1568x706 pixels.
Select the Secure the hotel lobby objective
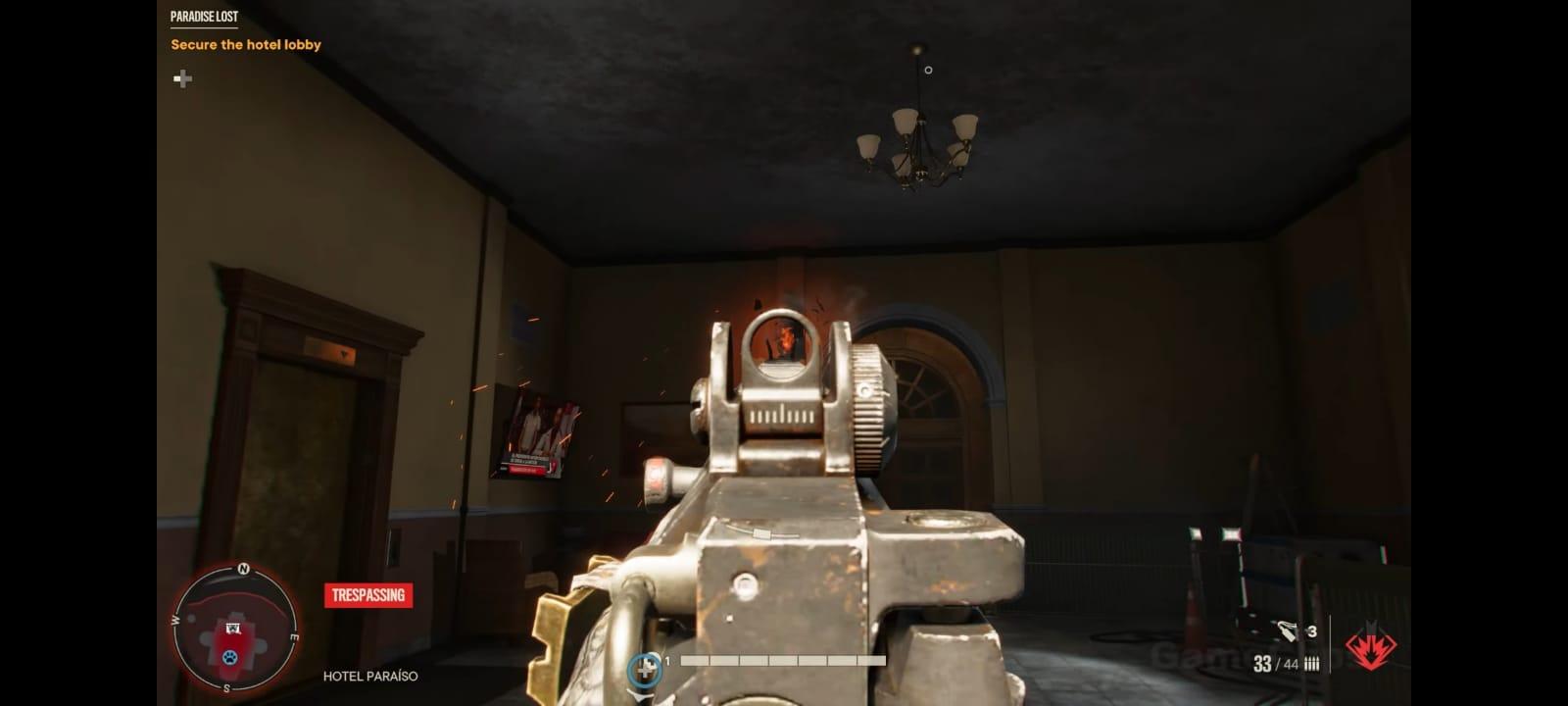tap(245, 44)
